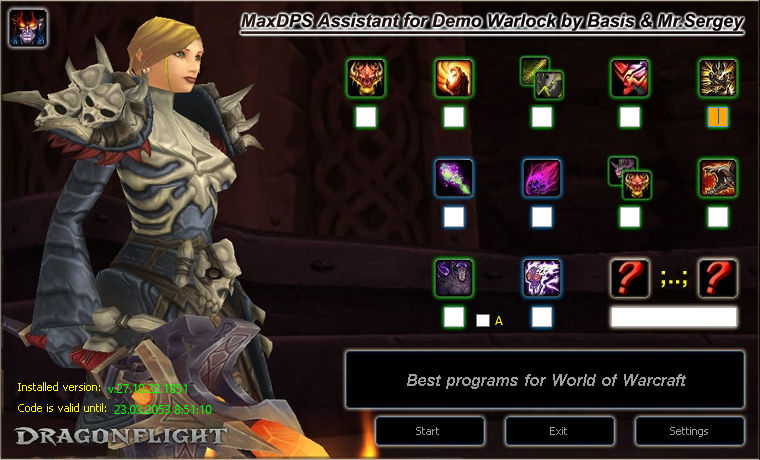The image size is (760, 460).
Task: Choose the dark purple demon figure icon
Action: click(454, 277)
